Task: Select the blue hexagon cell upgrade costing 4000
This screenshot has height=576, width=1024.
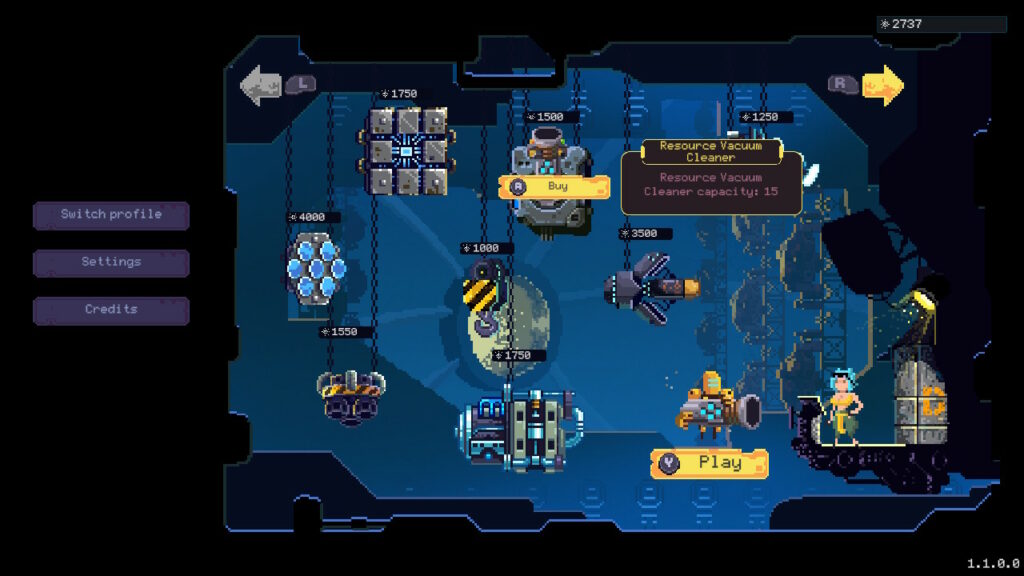Action: pyautogui.click(x=316, y=267)
